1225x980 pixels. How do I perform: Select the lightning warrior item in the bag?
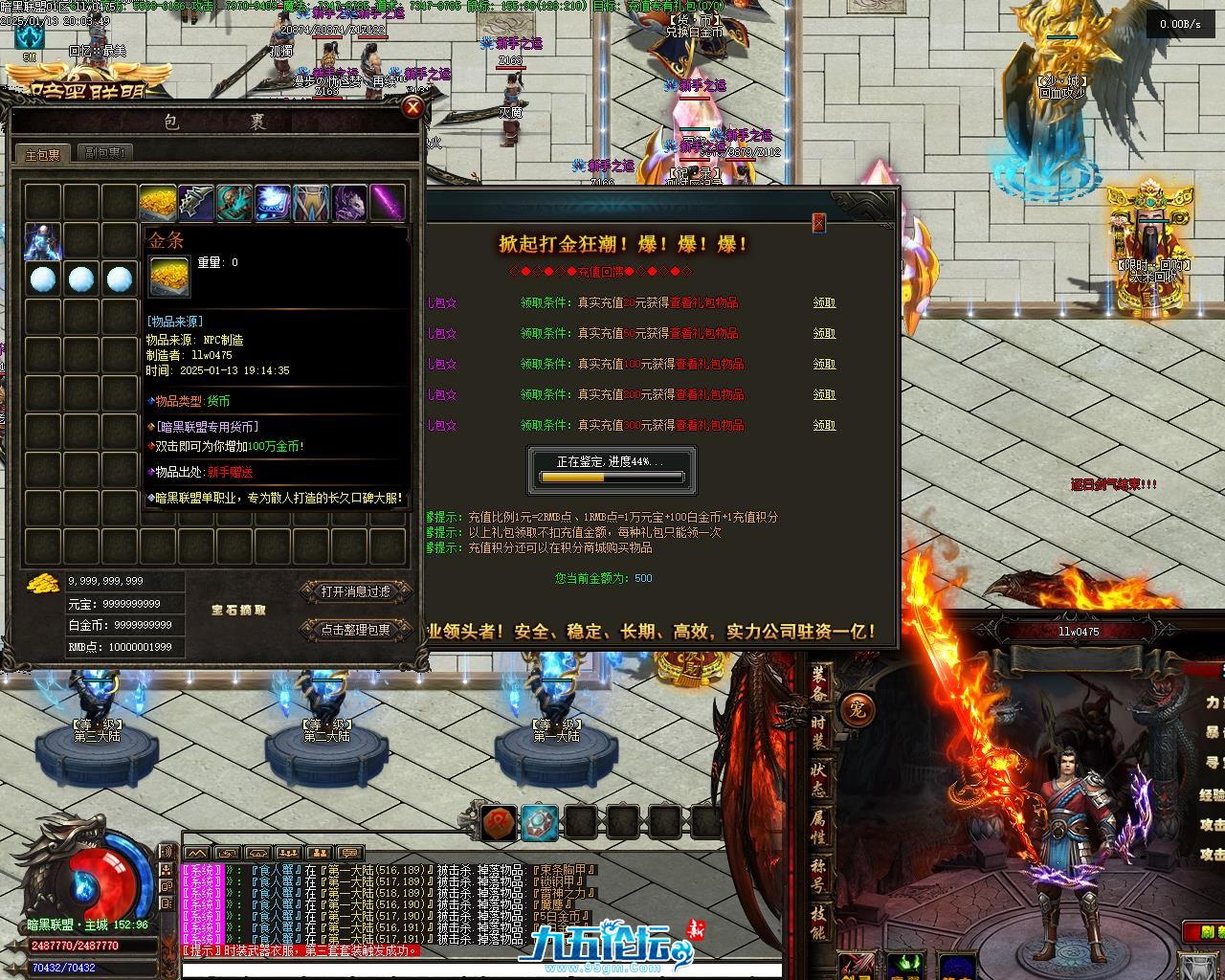tap(43, 241)
